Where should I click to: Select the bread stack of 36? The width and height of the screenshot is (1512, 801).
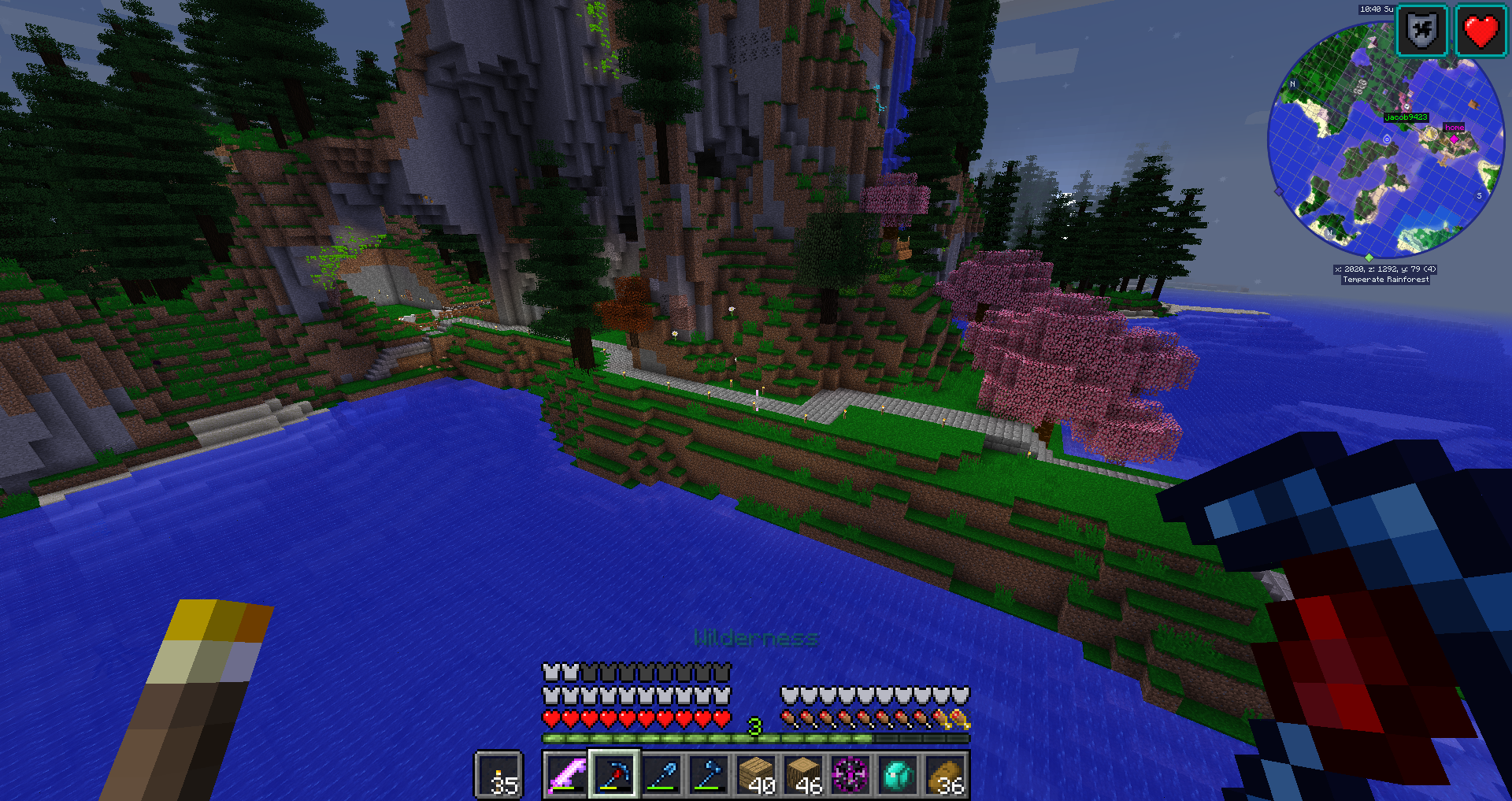pos(946,775)
